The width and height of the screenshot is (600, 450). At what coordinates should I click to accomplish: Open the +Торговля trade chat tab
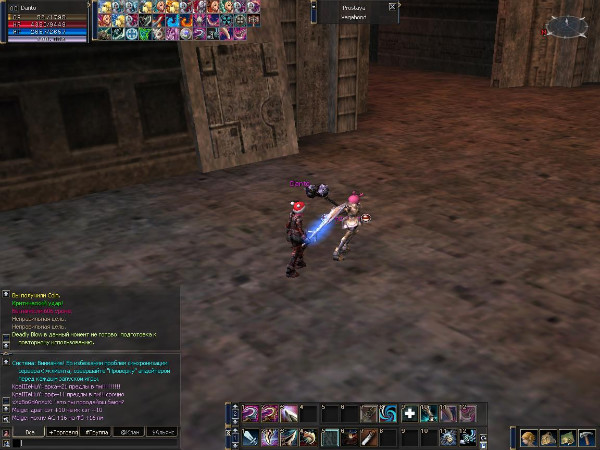pyautogui.click(x=64, y=432)
